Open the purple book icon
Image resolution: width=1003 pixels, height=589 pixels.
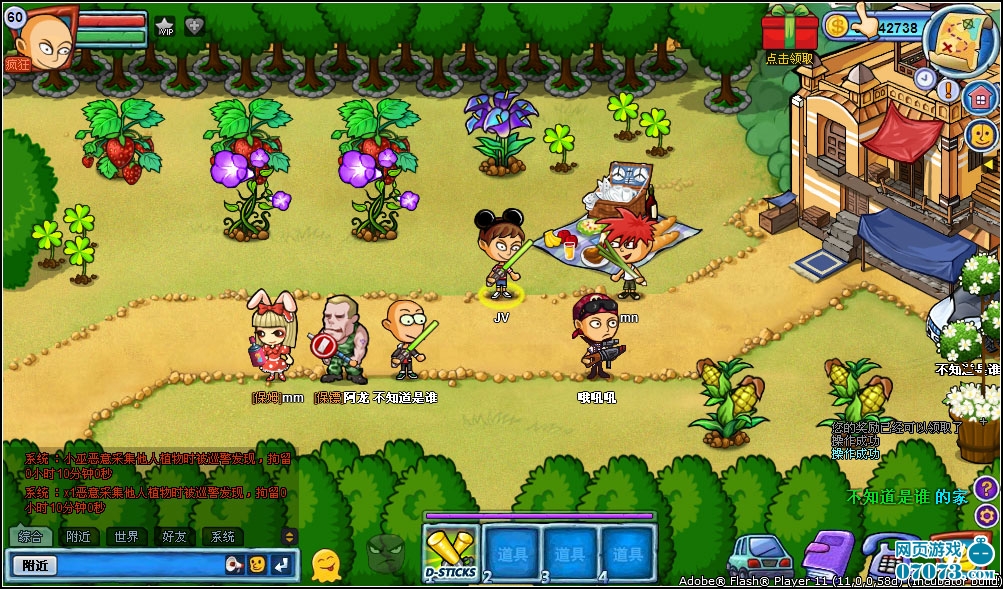(826, 553)
